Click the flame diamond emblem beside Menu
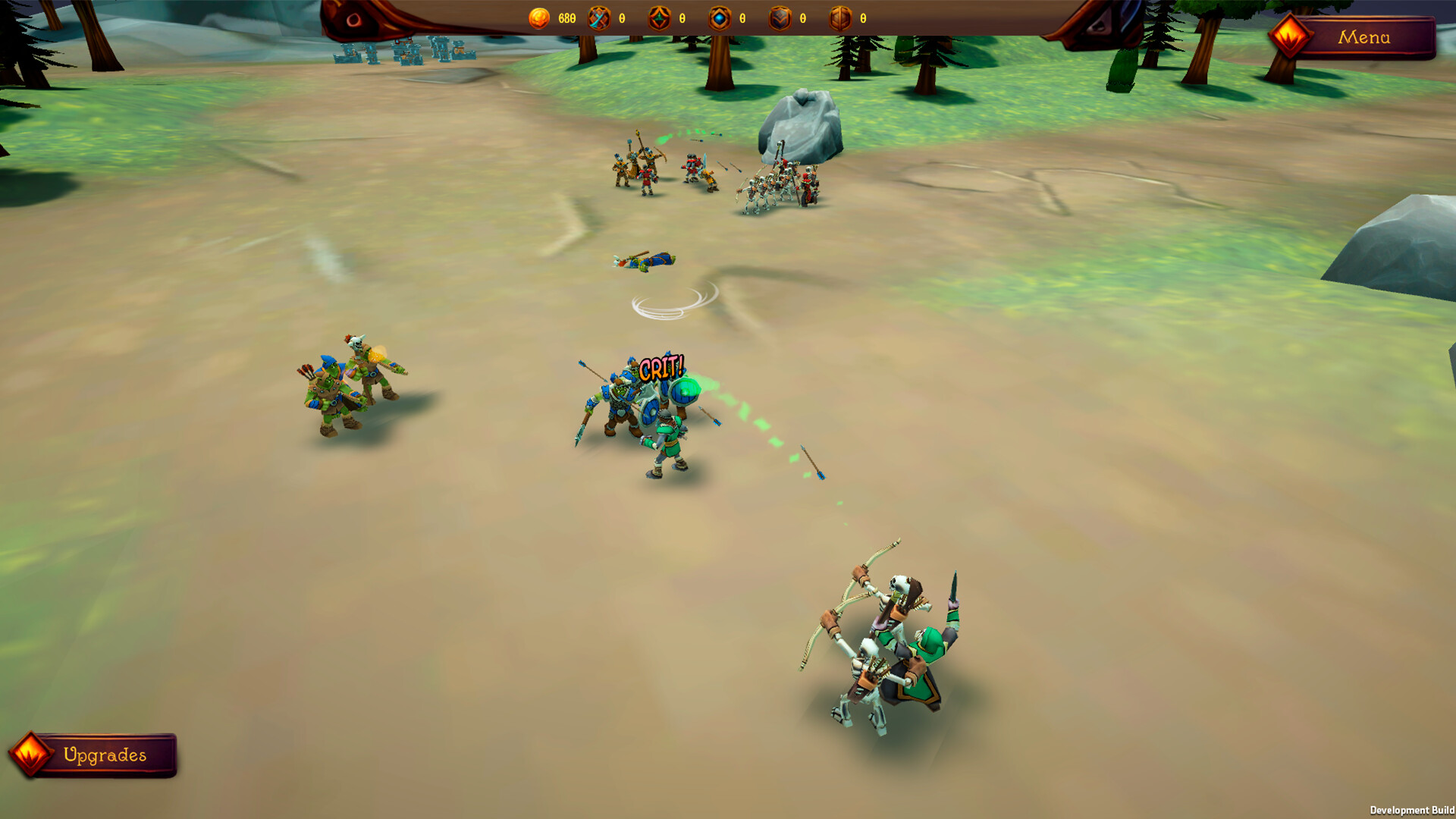Screen dimensions: 1456x819 point(1289,36)
